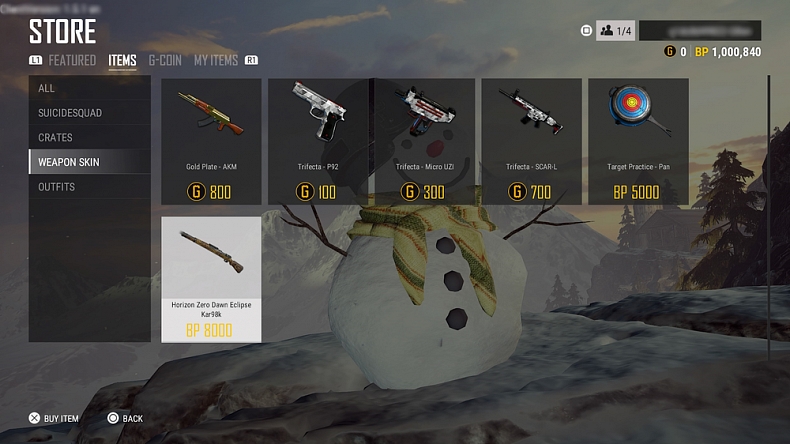Screen dimensions: 790x444
Task: Select the Weapon Skin category
Action: 89,162
